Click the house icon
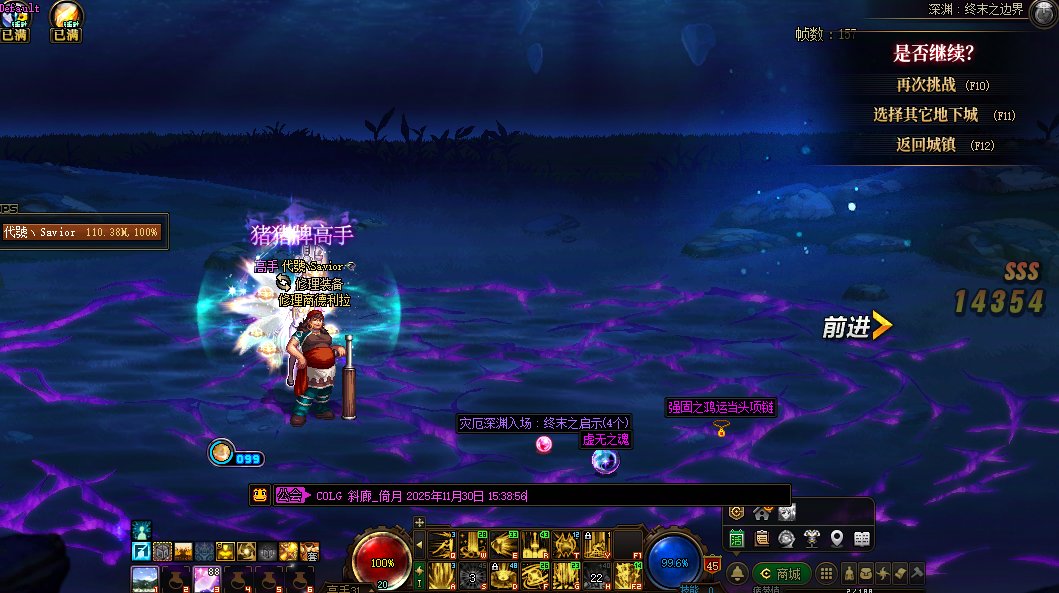This screenshot has width=1059, height=593. tap(761, 513)
